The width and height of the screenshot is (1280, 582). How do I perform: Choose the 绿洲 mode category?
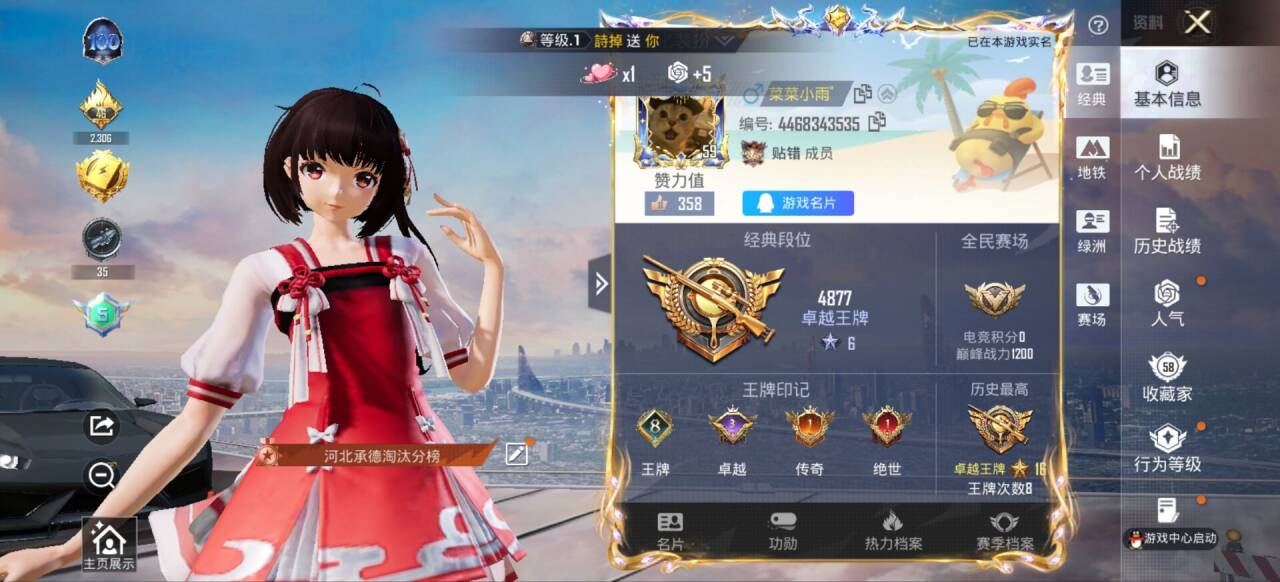[x=1092, y=231]
